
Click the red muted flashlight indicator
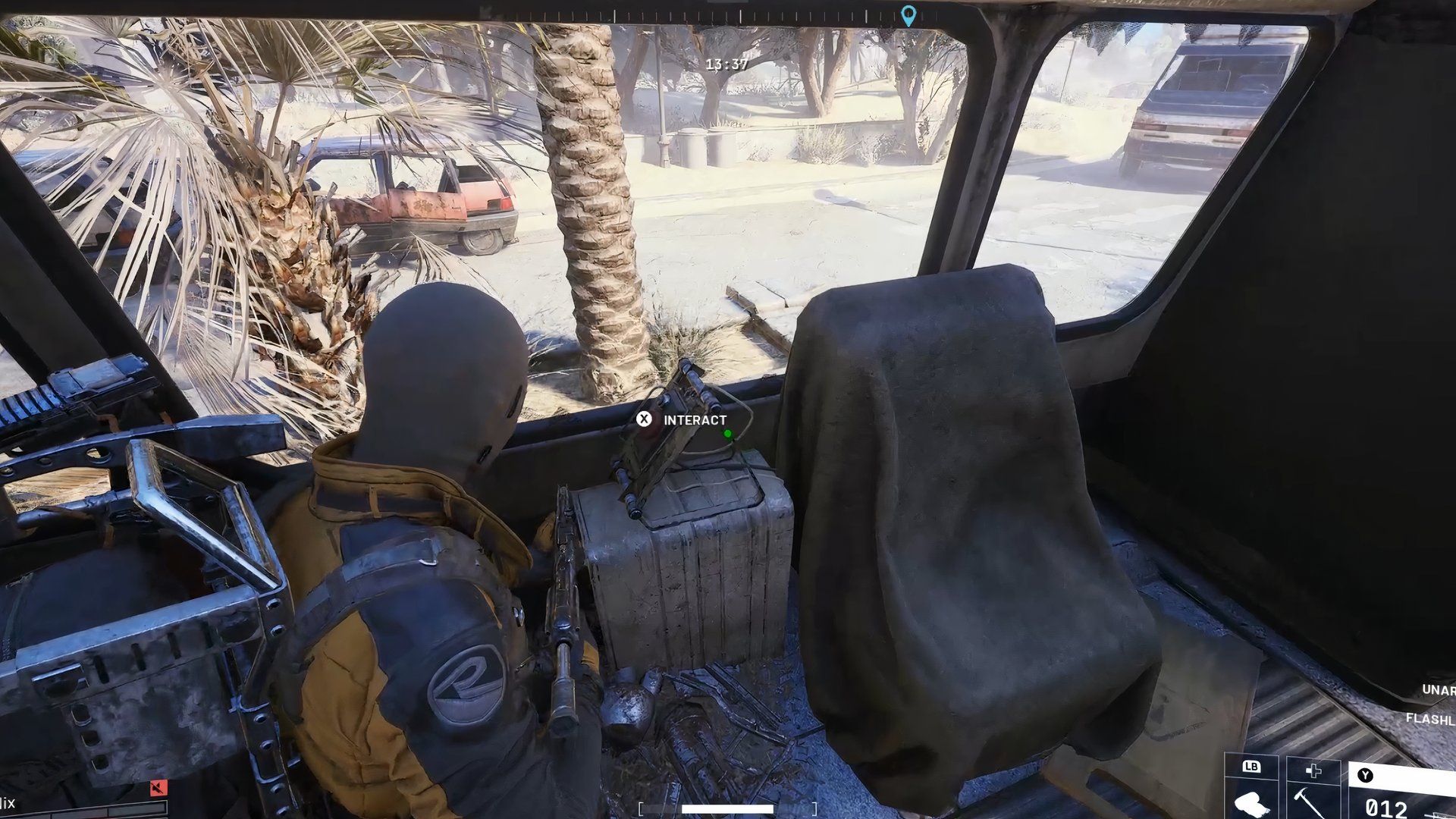click(x=158, y=789)
